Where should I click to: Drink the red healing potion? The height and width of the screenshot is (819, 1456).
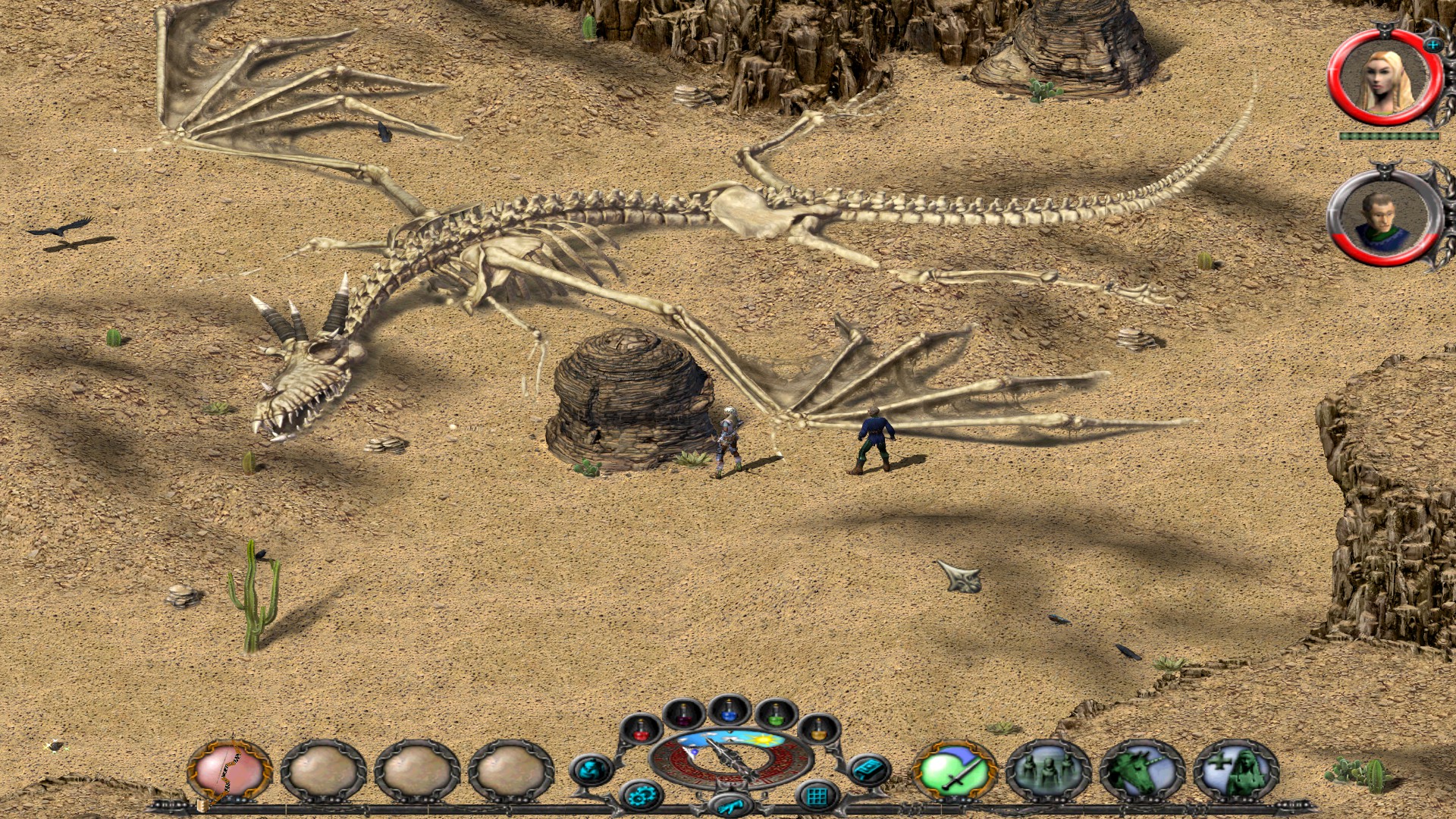tap(642, 734)
